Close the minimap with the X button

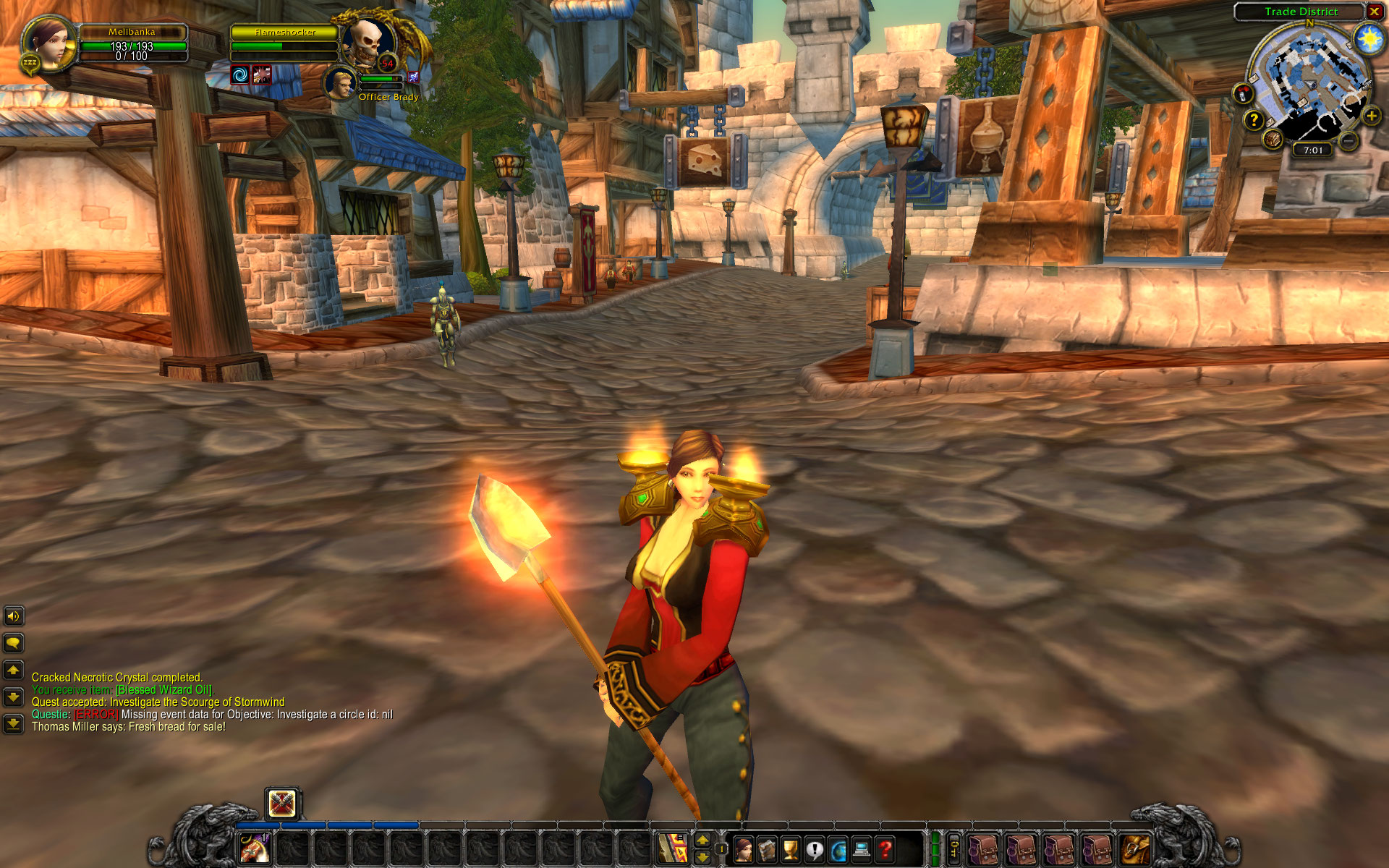click(1374, 12)
